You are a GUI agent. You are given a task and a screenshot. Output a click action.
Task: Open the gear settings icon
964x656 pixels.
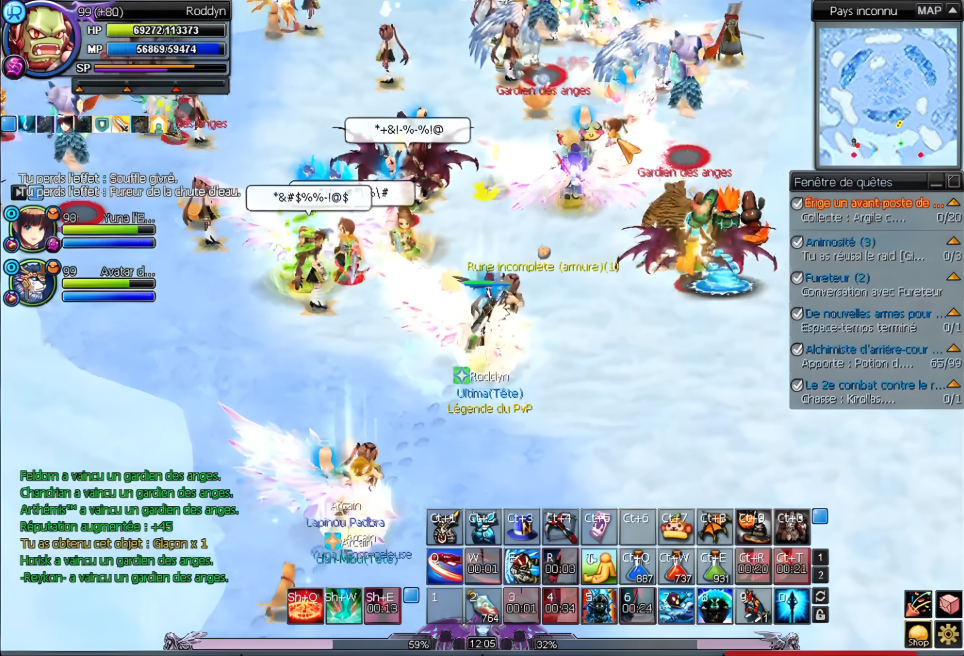[x=948, y=635]
